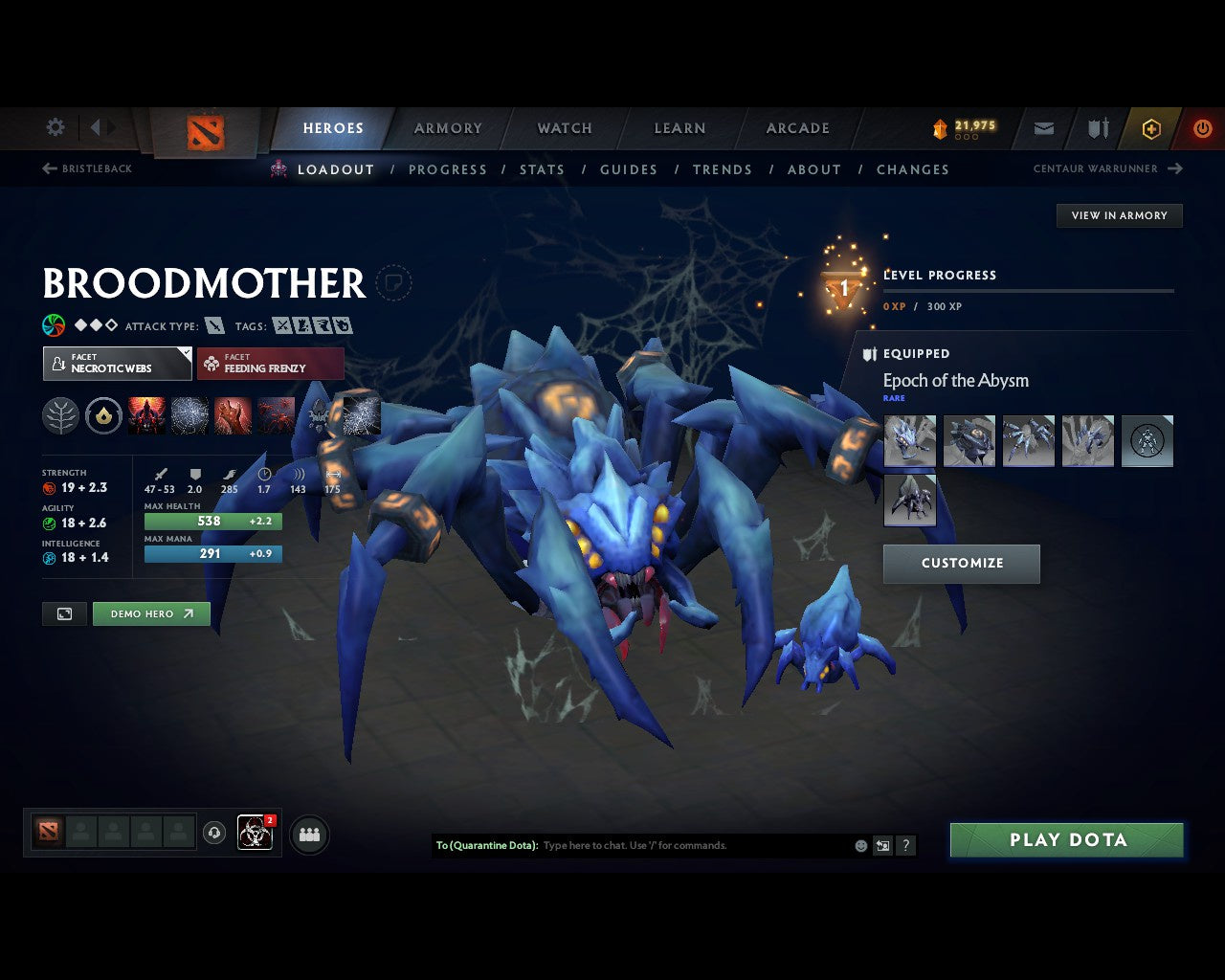Open Dota Plus hexagon icon

(1151, 128)
